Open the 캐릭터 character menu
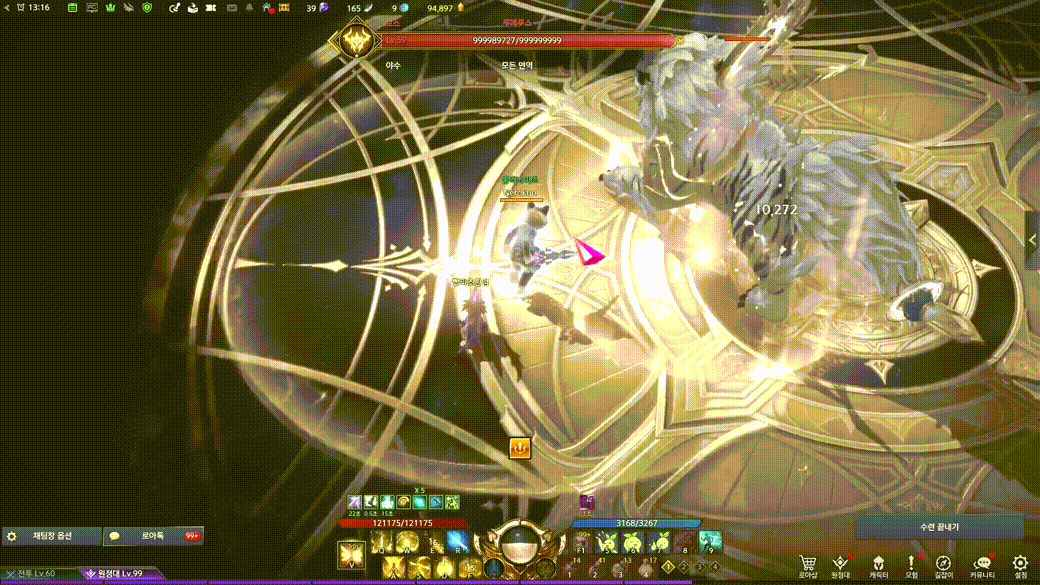The height and width of the screenshot is (585, 1040). pos(878,564)
